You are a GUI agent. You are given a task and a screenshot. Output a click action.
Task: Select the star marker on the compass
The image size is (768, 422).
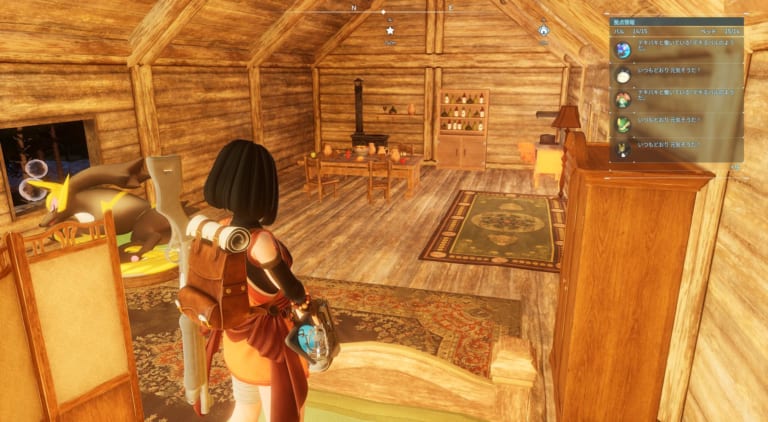390,31
